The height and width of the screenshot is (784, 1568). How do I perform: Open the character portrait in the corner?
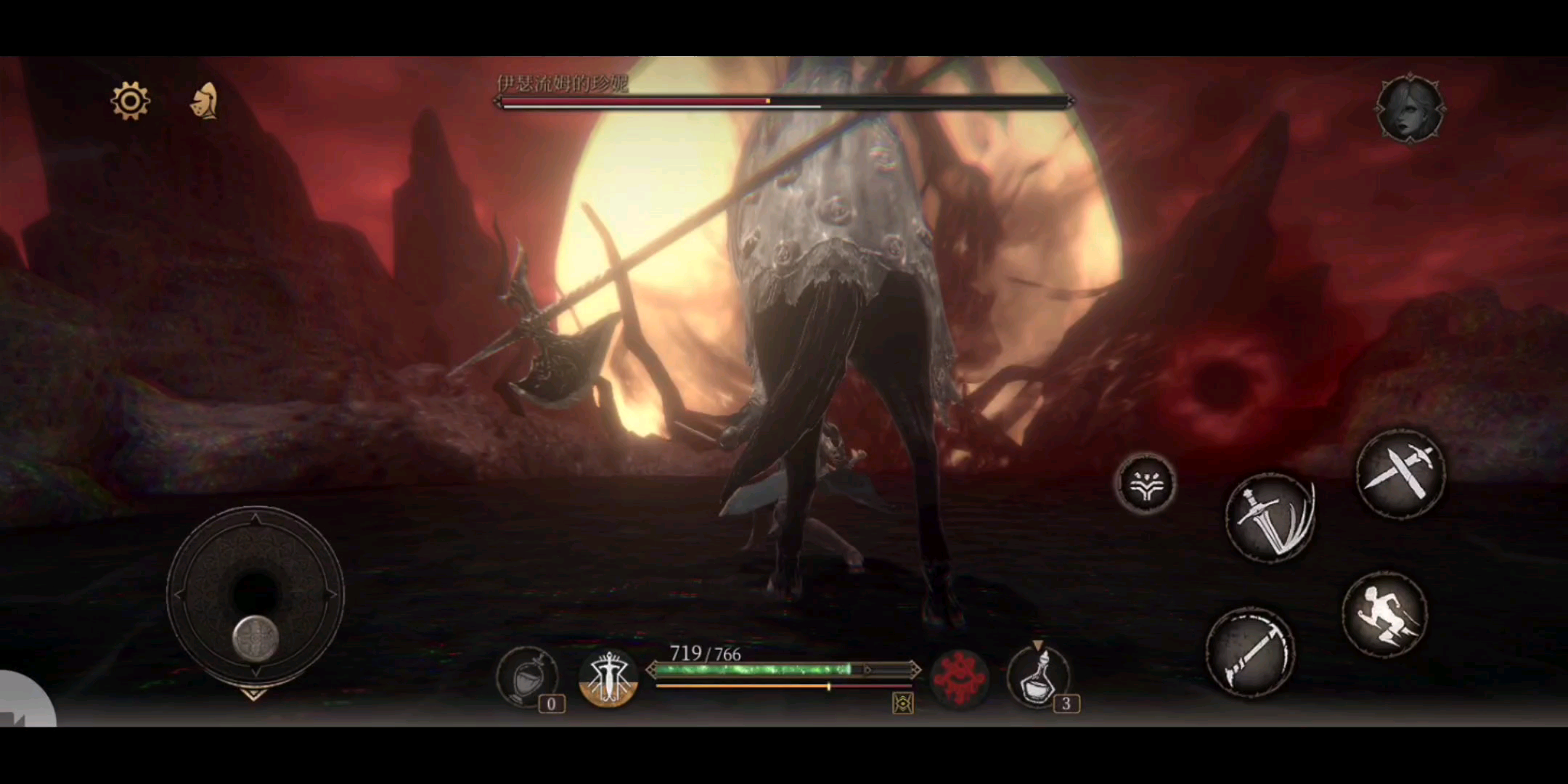[x=1410, y=109]
